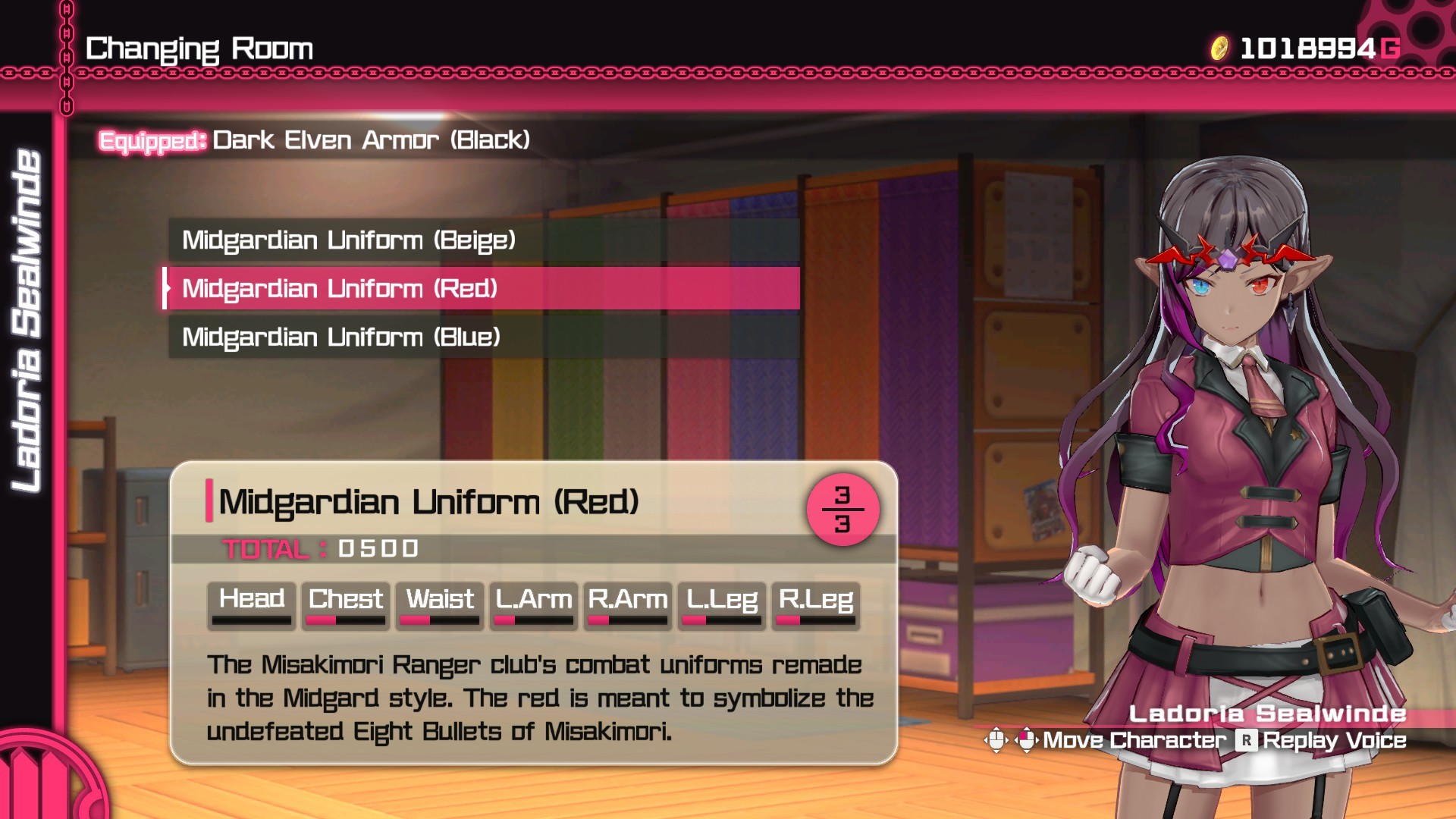Screen dimensions: 1456x819
Task: Expand the Midgardian Uniform (Beige) entry
Action: click(x=349, y=241)
